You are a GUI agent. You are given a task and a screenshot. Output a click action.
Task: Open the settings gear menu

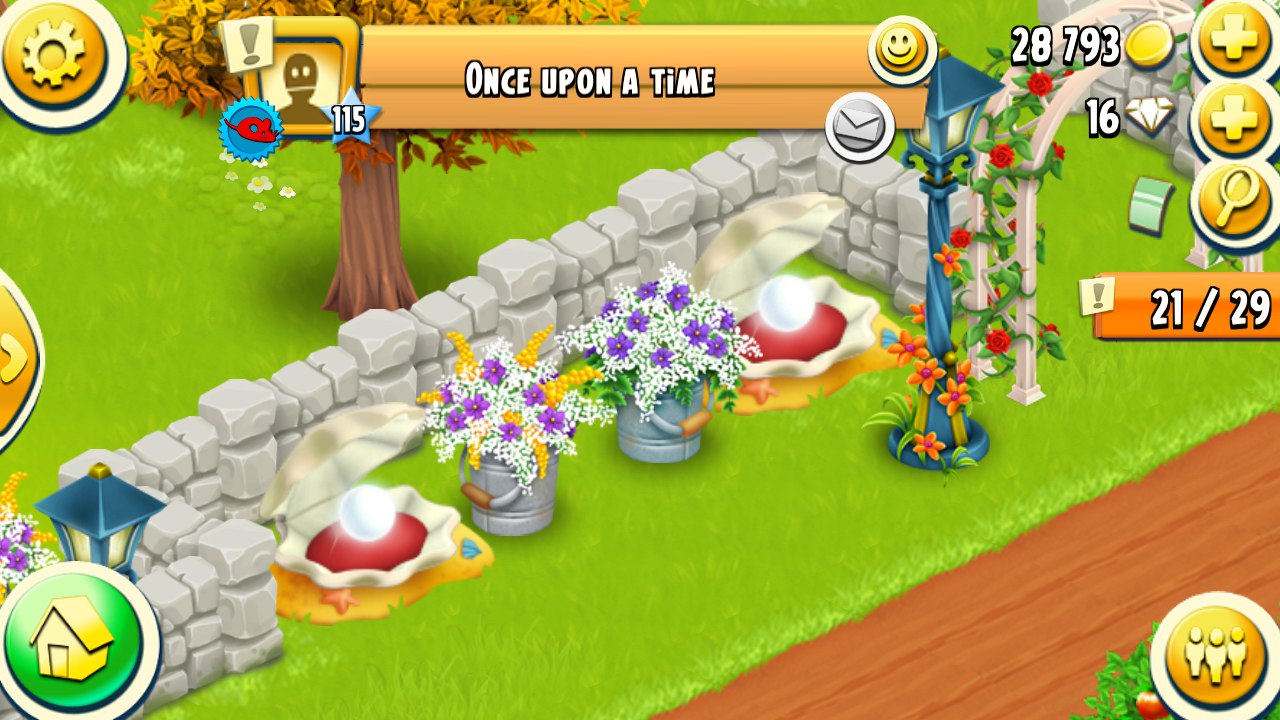click(52, 50)
